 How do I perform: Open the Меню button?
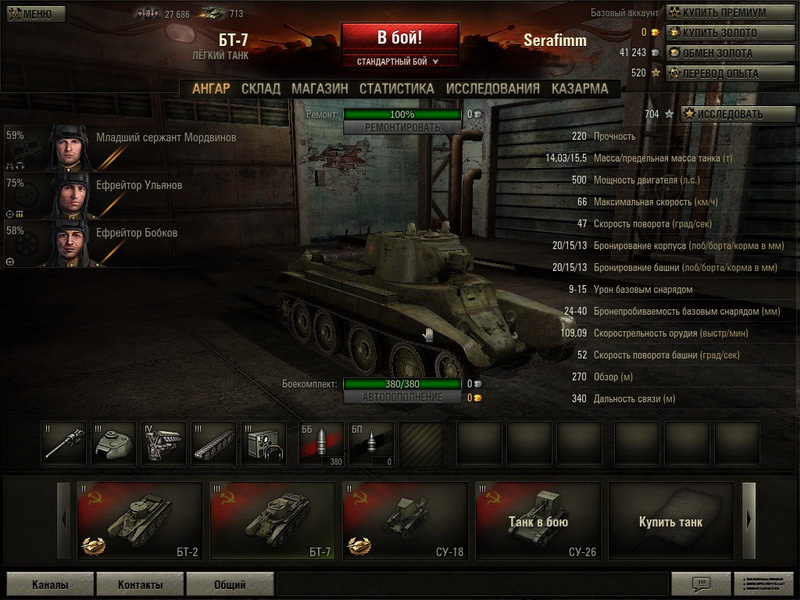point(36,14)
